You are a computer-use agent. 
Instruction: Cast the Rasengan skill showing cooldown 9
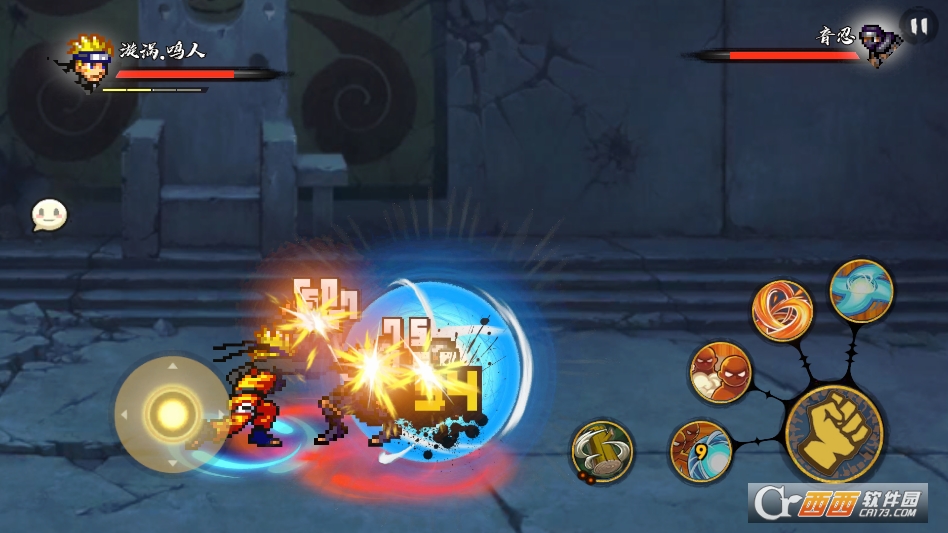(700, 450)
